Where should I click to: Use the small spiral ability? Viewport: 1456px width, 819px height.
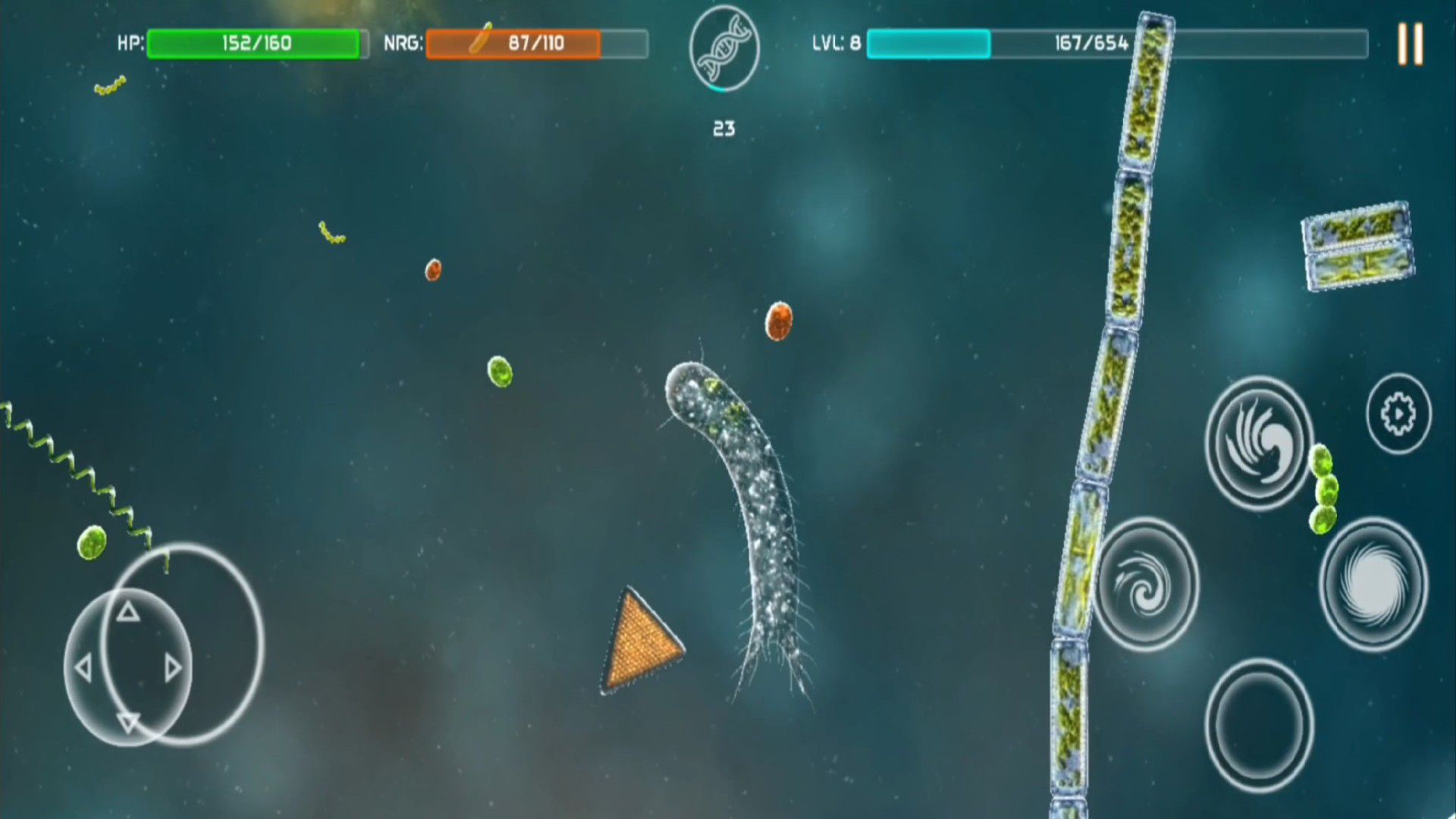pyautogui.click(x=1146, y=585)
